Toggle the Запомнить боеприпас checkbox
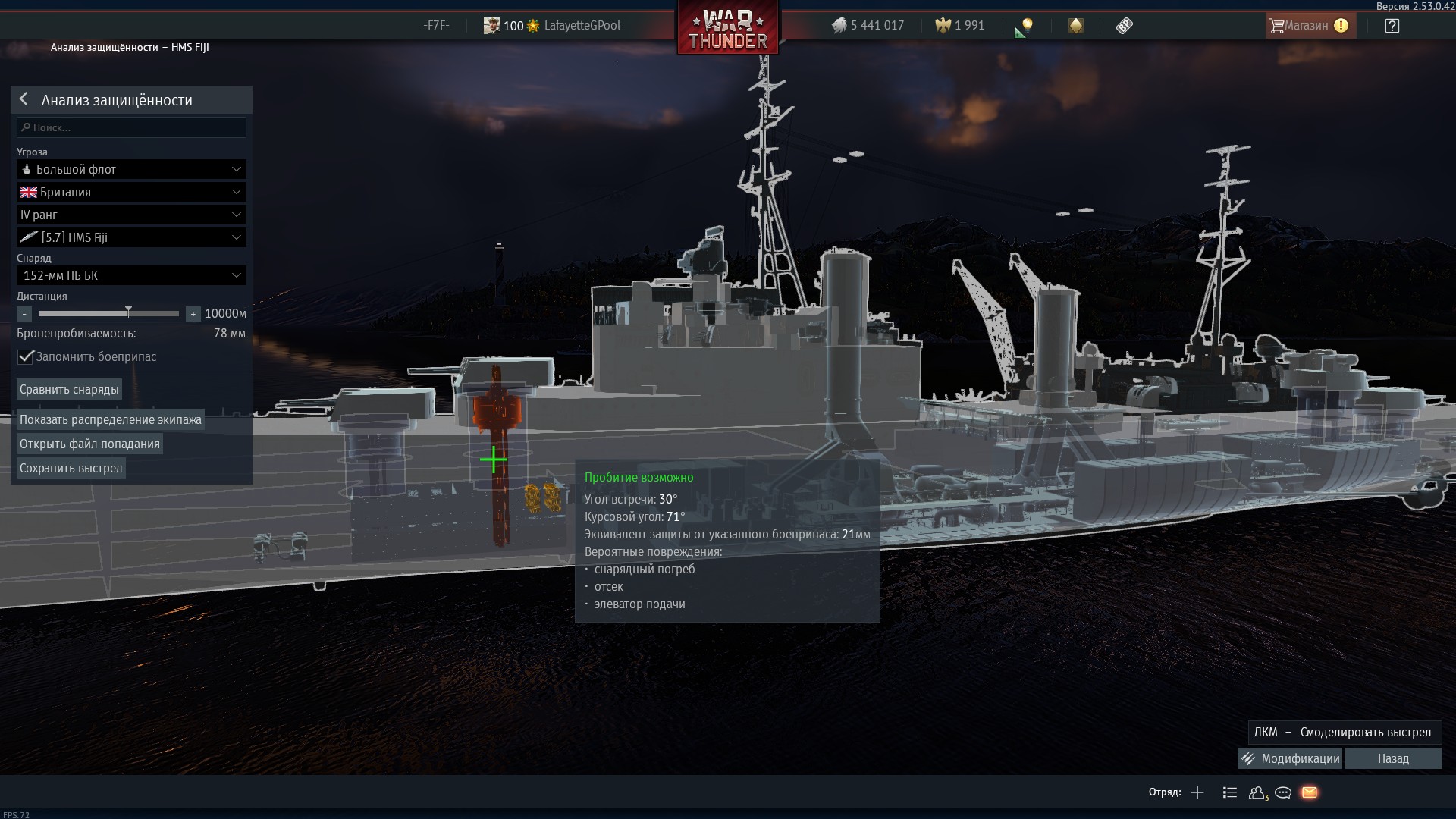The image size is (1456, 819). (27, 356)
